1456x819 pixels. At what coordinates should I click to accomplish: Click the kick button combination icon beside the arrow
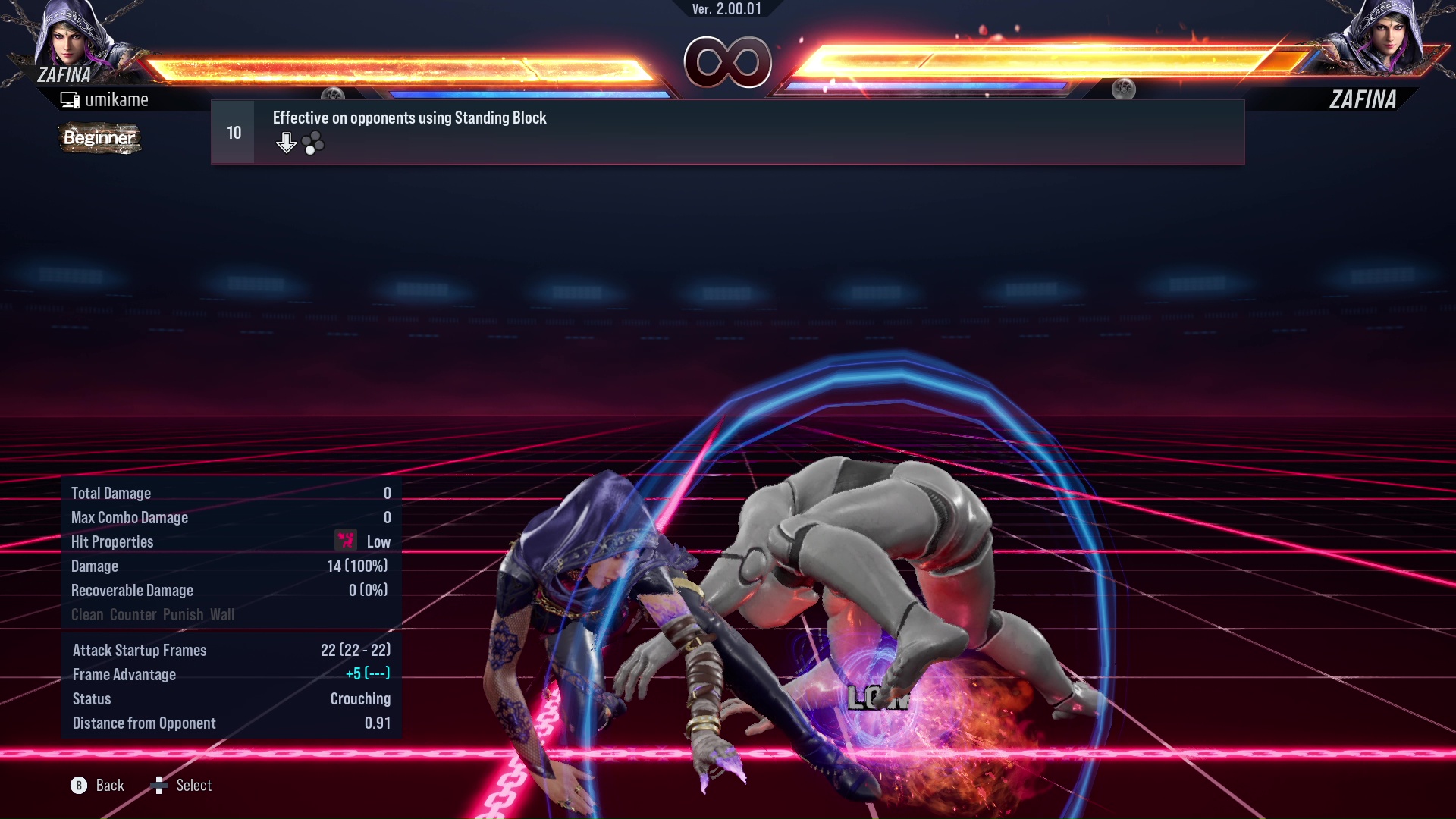click(x=313, y=142)
